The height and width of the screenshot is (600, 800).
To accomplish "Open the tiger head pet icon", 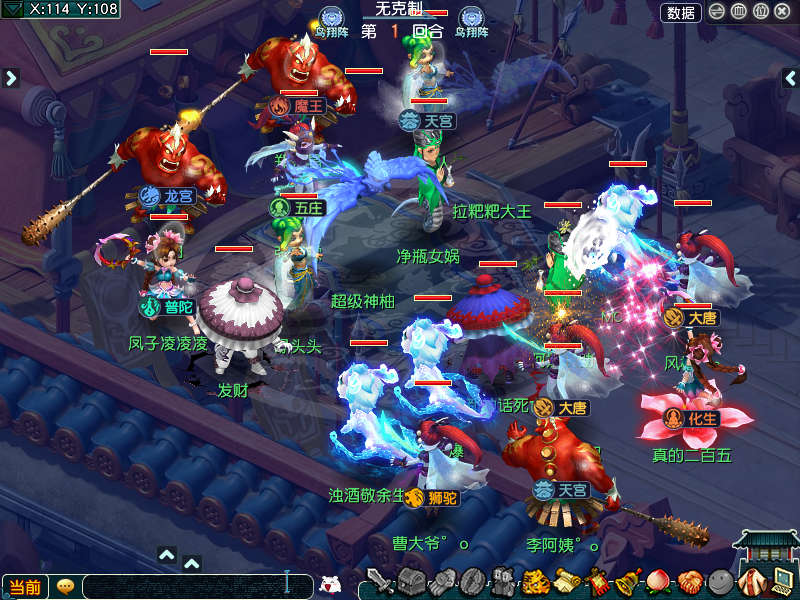I will [535, 581].
